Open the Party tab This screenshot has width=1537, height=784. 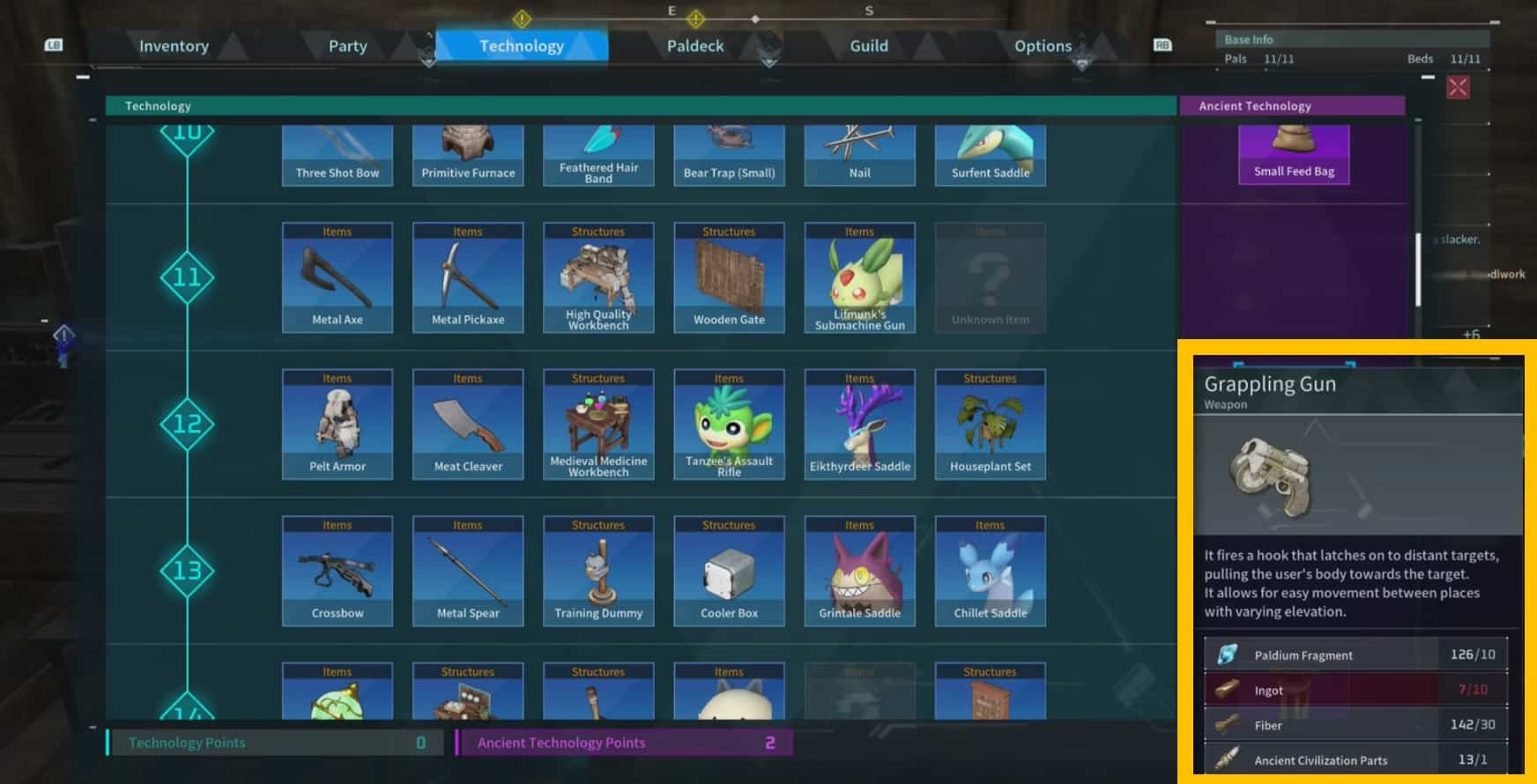coord(347,46)
